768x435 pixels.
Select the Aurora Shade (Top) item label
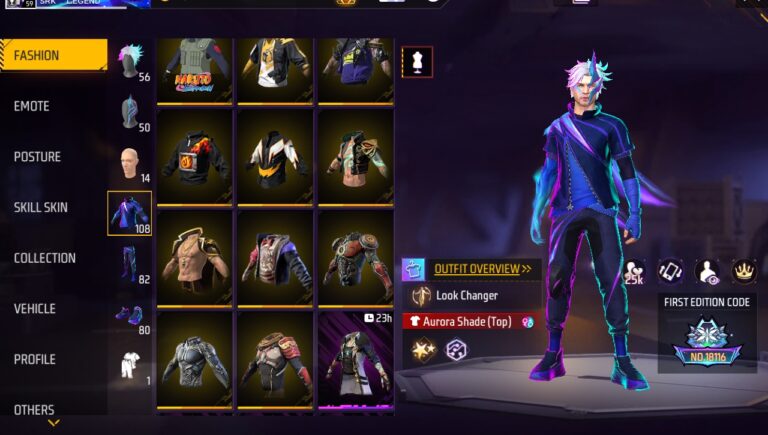466,322
